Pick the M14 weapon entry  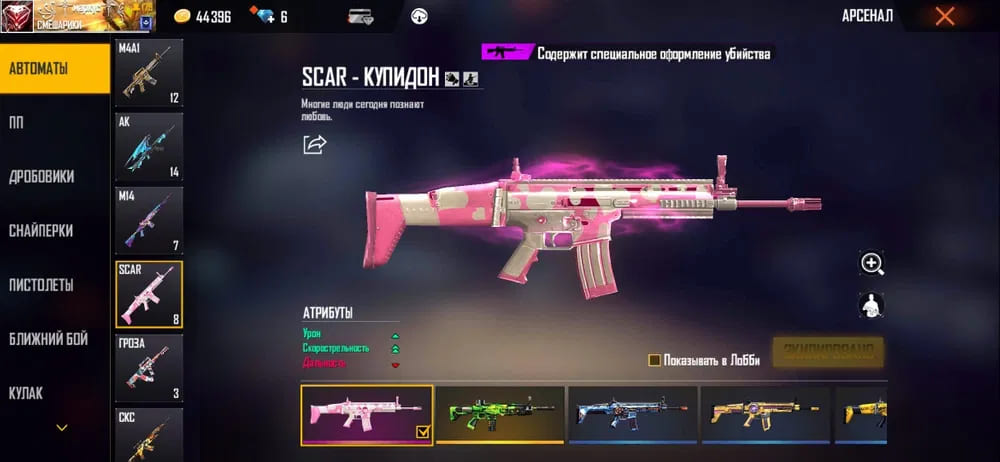click(149, 221)
